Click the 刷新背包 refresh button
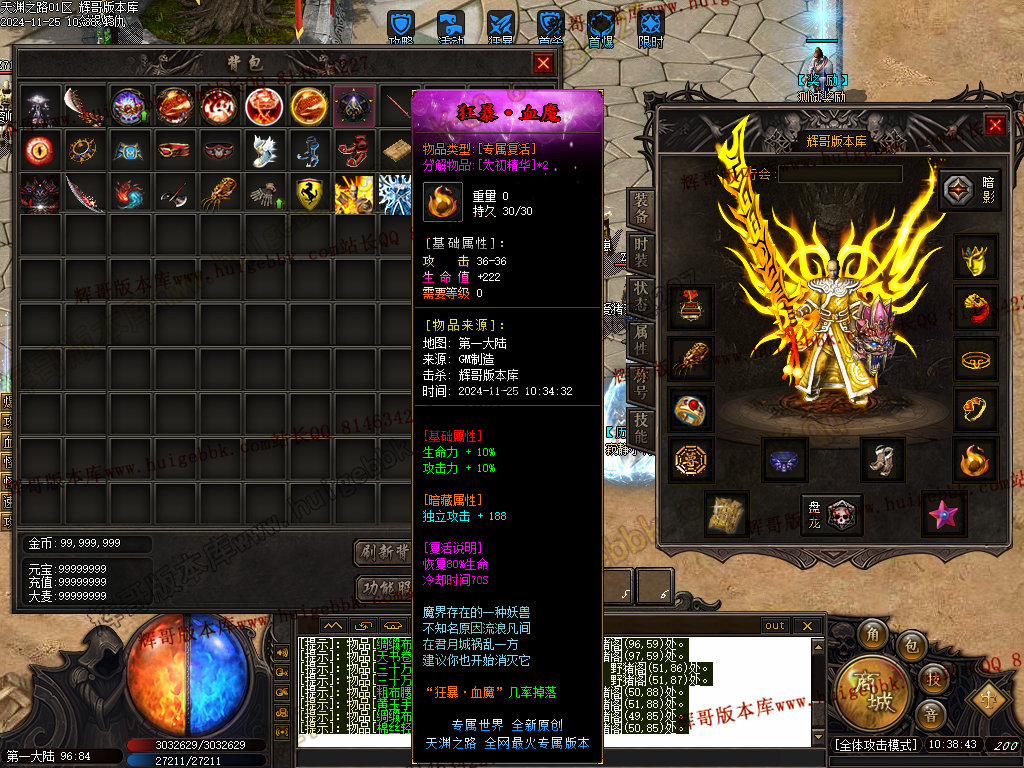 [x=385, y=552]
